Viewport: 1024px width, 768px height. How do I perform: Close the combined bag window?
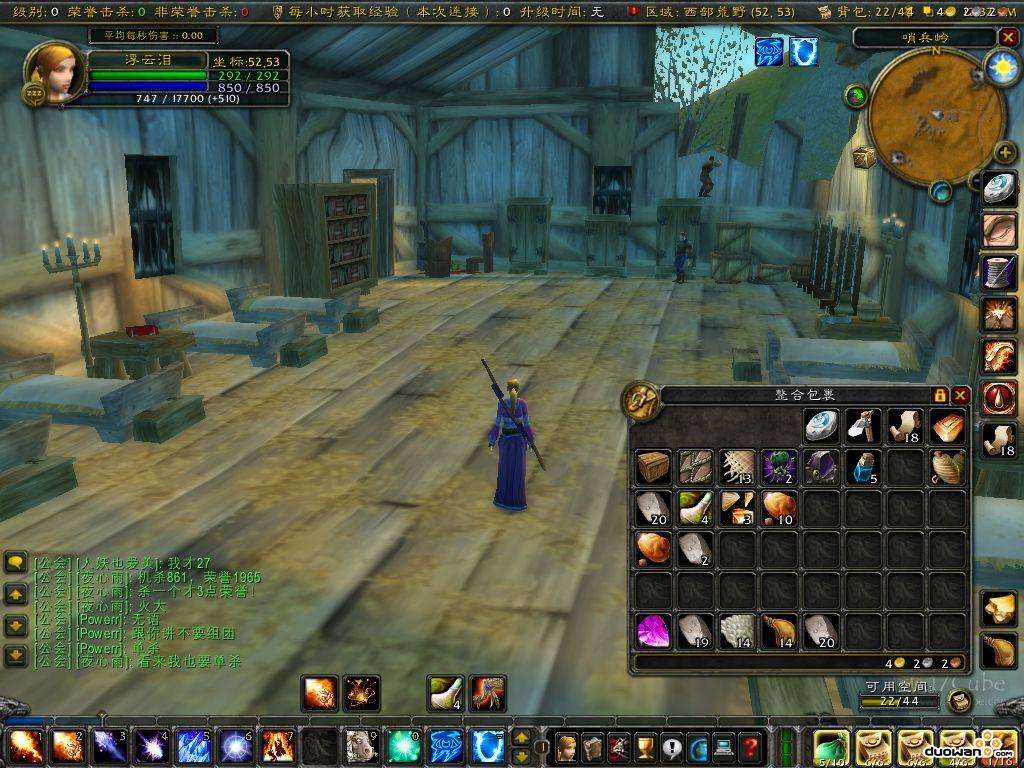pyautogui.click(x=960, y=395)
